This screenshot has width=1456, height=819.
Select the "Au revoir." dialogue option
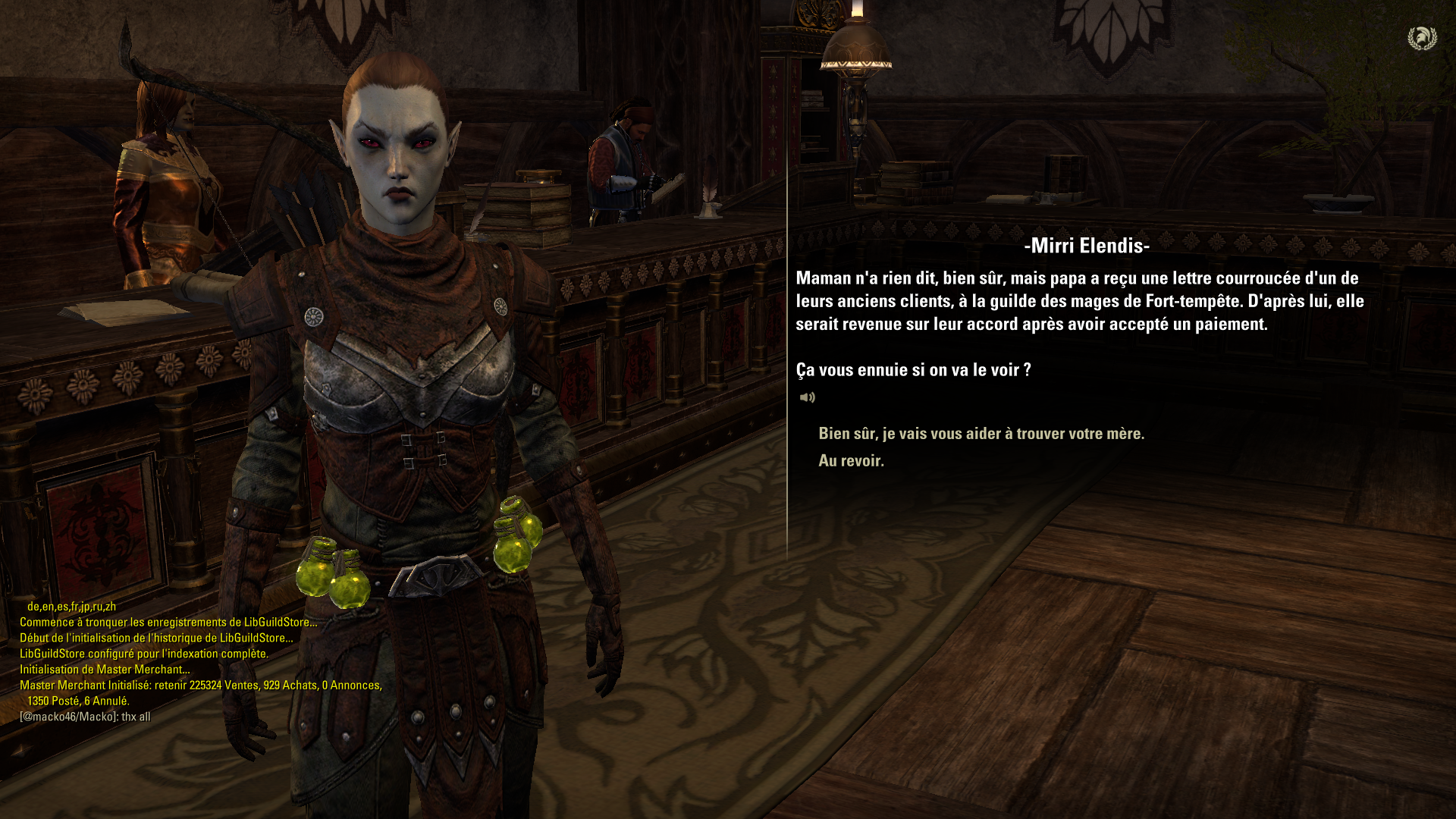(851, 461)
